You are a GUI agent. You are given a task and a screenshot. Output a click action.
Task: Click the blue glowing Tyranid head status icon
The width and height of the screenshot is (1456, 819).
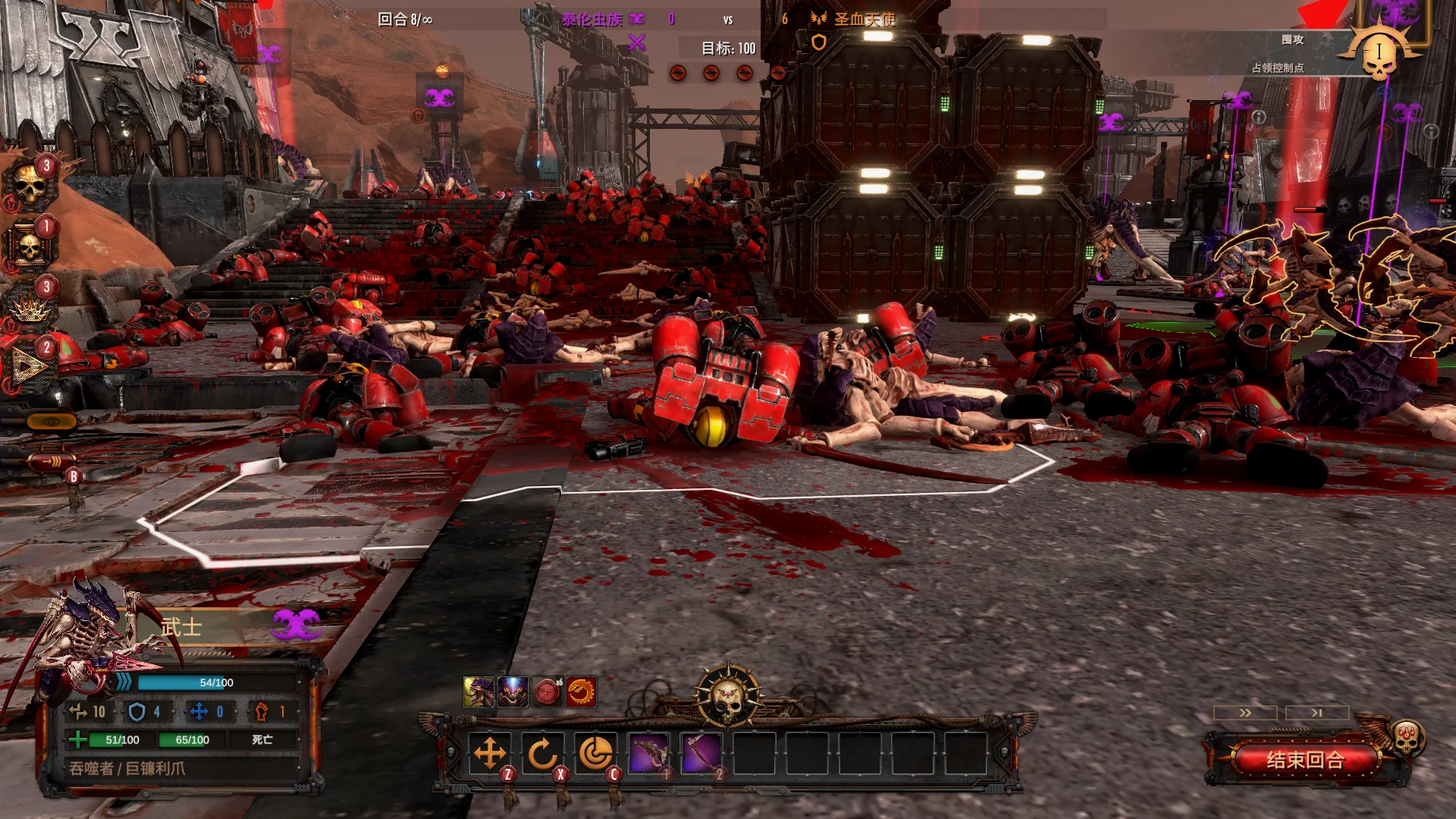coord(513,692)
